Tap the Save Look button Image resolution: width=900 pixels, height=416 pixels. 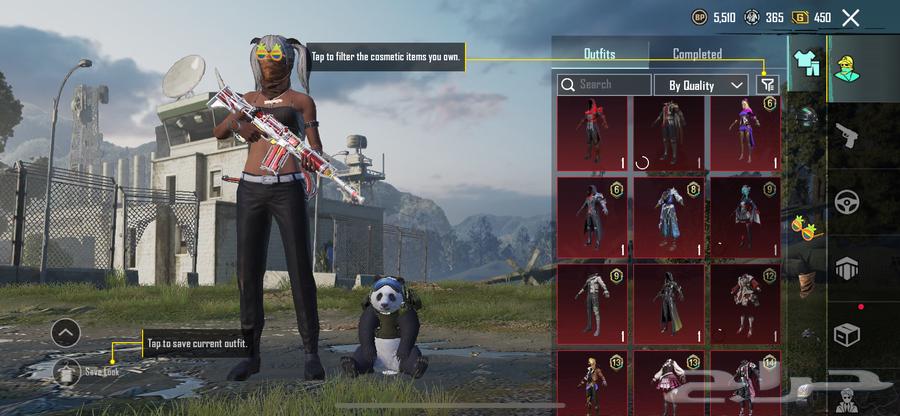coord(70,370)
